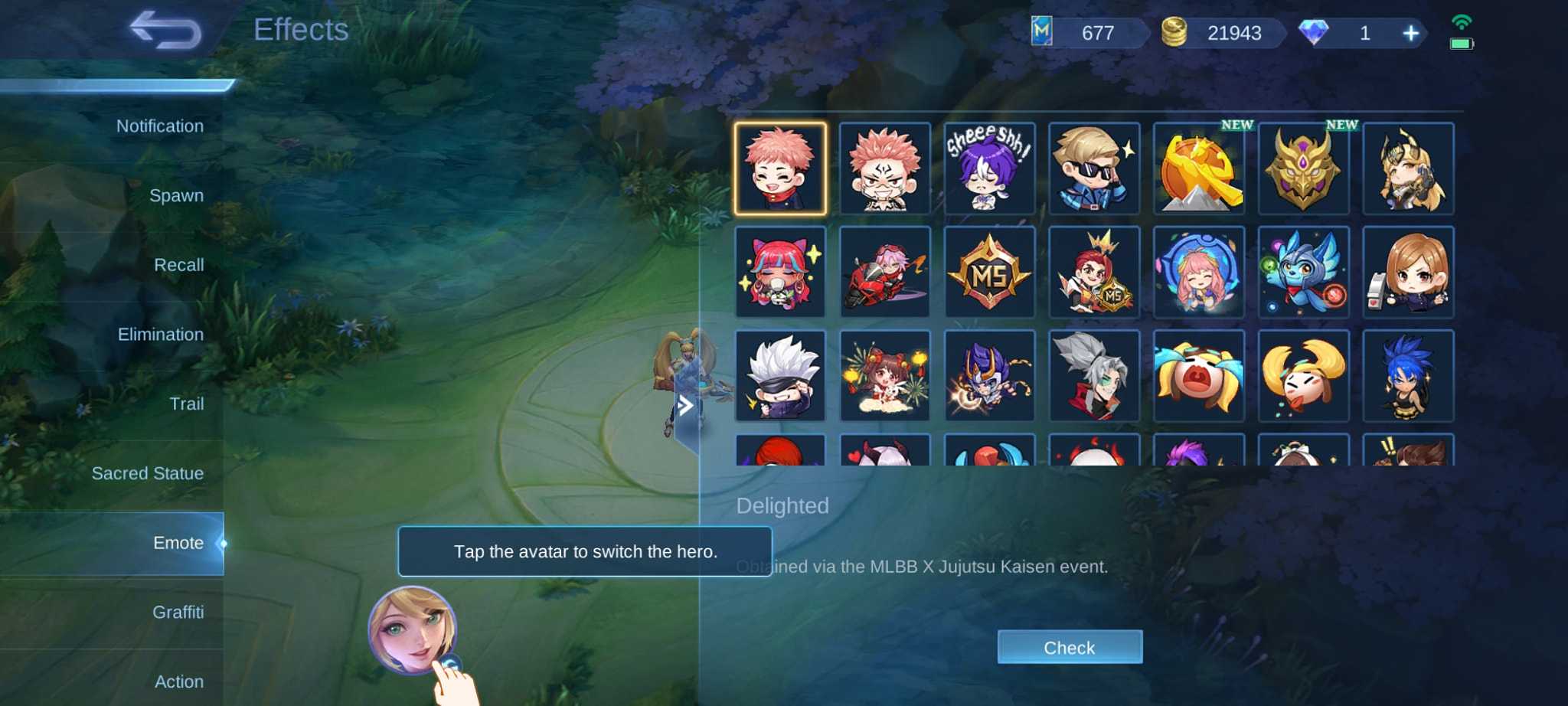This screenshot has height=706, width=1568.
Task: Select the Sacred Statue category
Action: point(148,472)
